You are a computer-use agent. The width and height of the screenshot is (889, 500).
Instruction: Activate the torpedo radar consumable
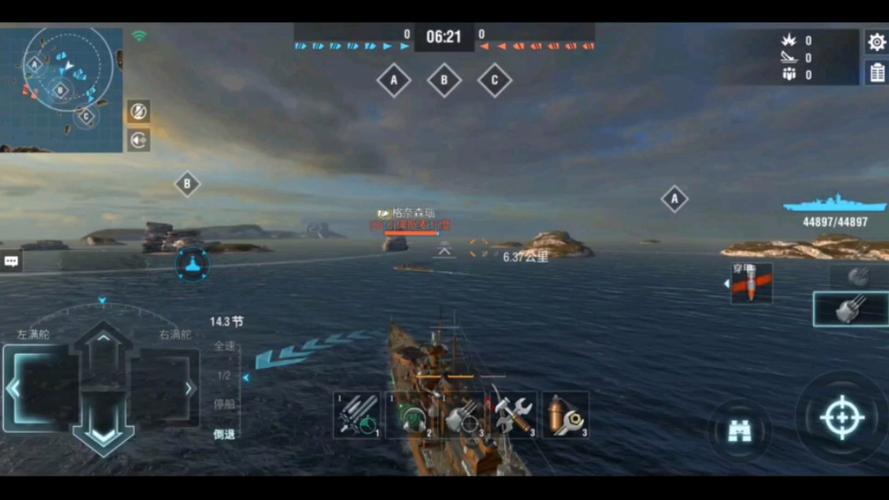pos(358,414)
